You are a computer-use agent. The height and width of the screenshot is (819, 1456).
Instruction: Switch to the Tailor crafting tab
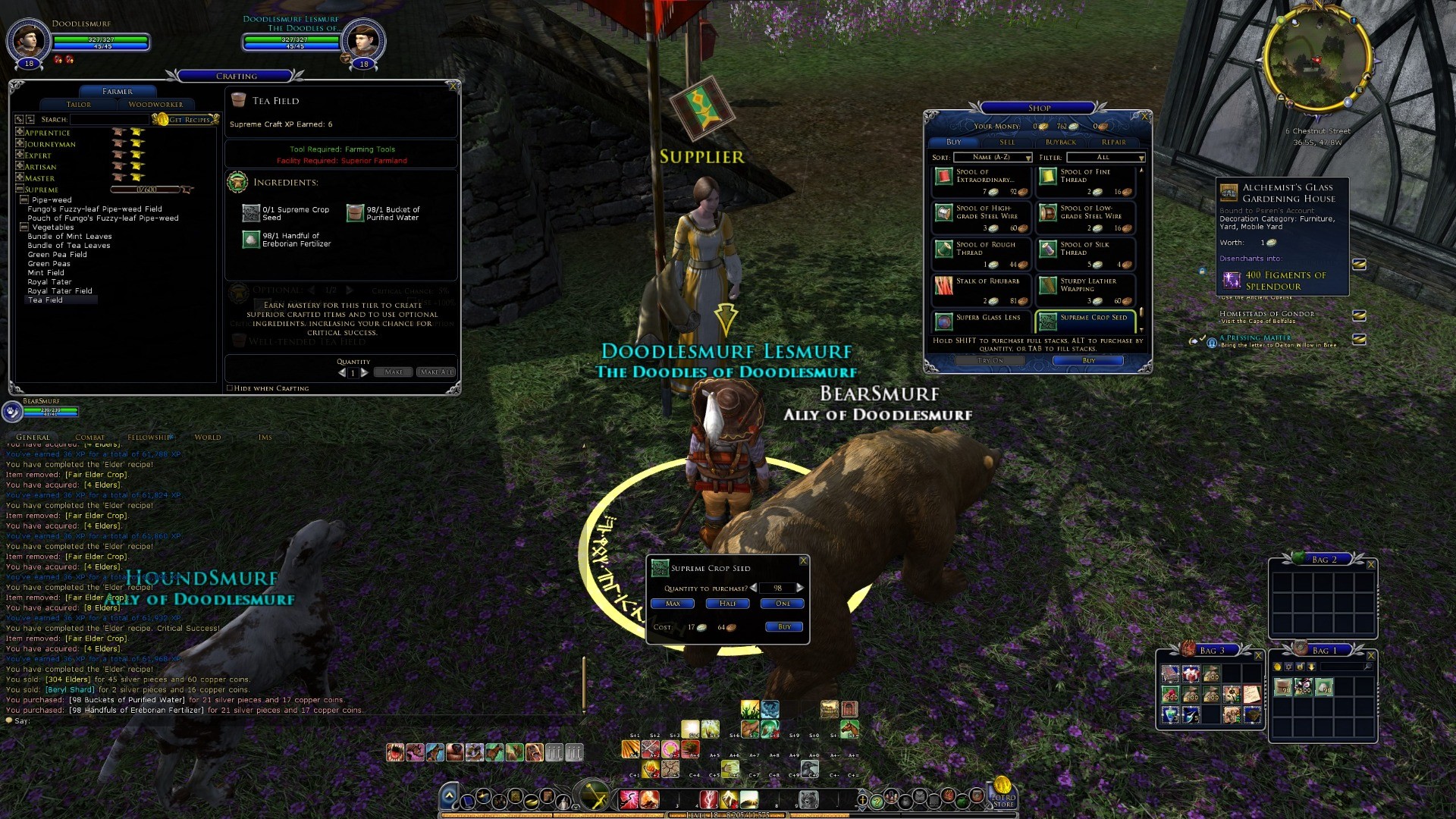(79, 105)
